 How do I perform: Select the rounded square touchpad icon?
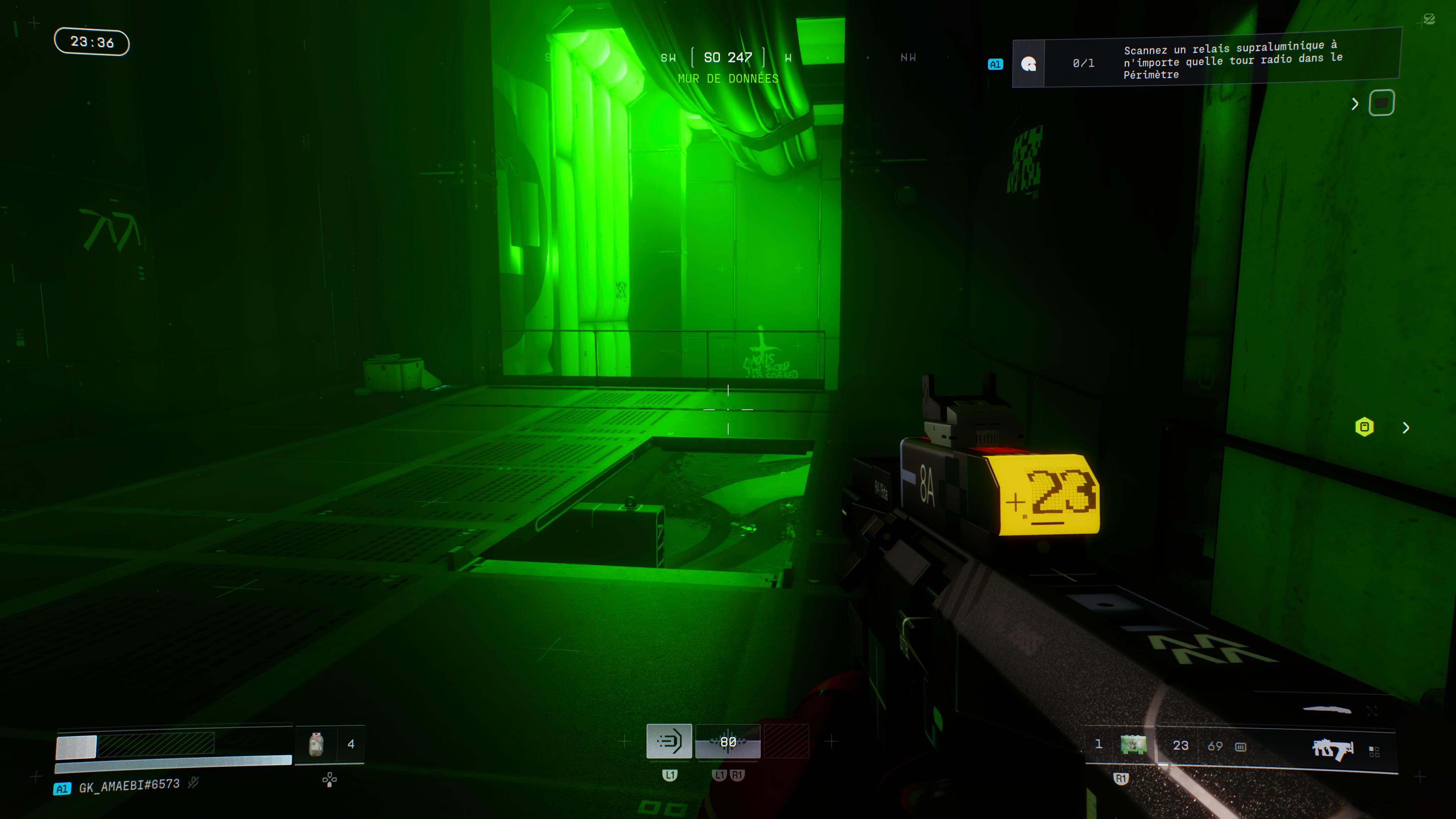pos(1381,104)
